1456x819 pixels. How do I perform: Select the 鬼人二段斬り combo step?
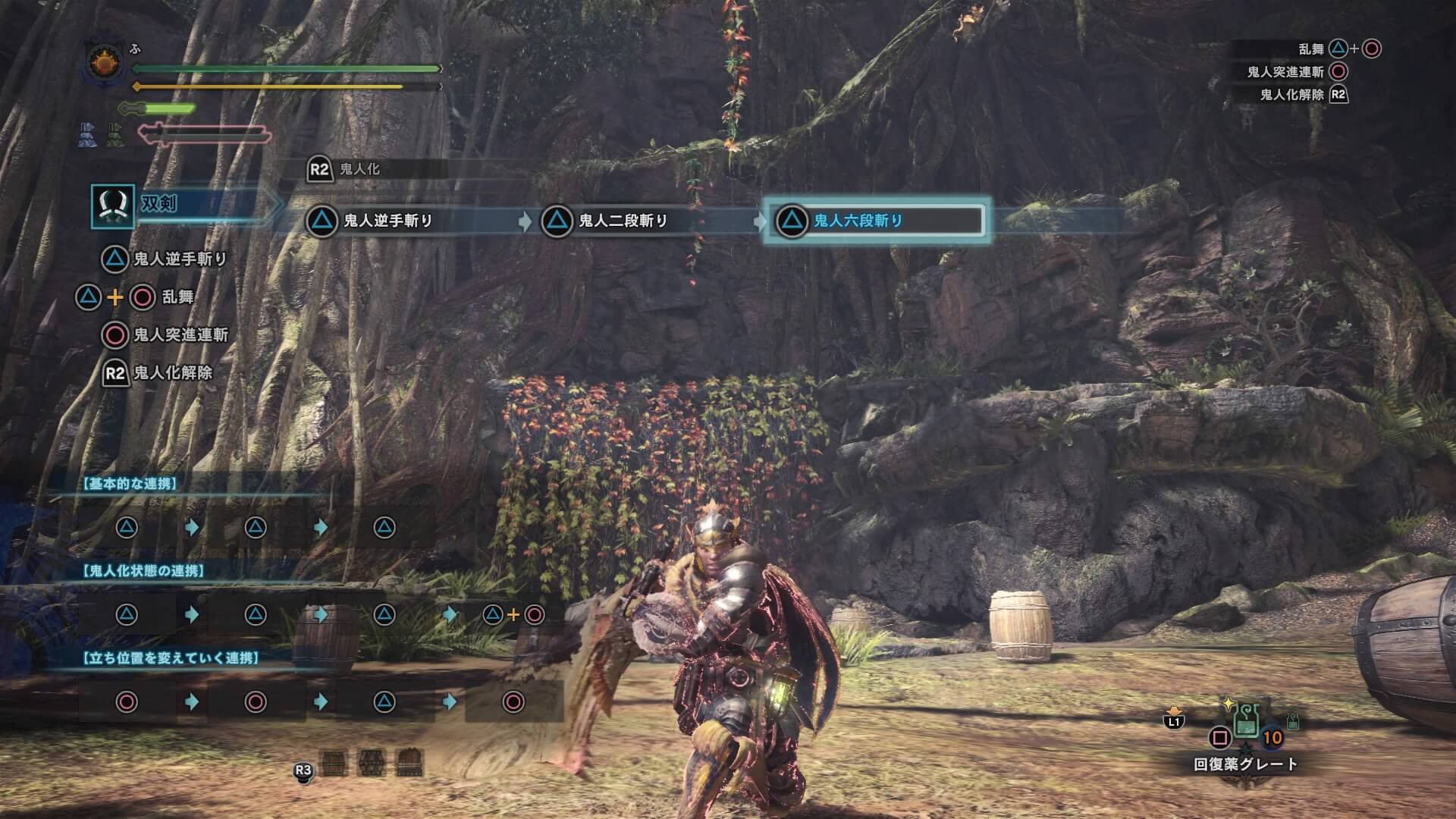click(x=605, y=221)
